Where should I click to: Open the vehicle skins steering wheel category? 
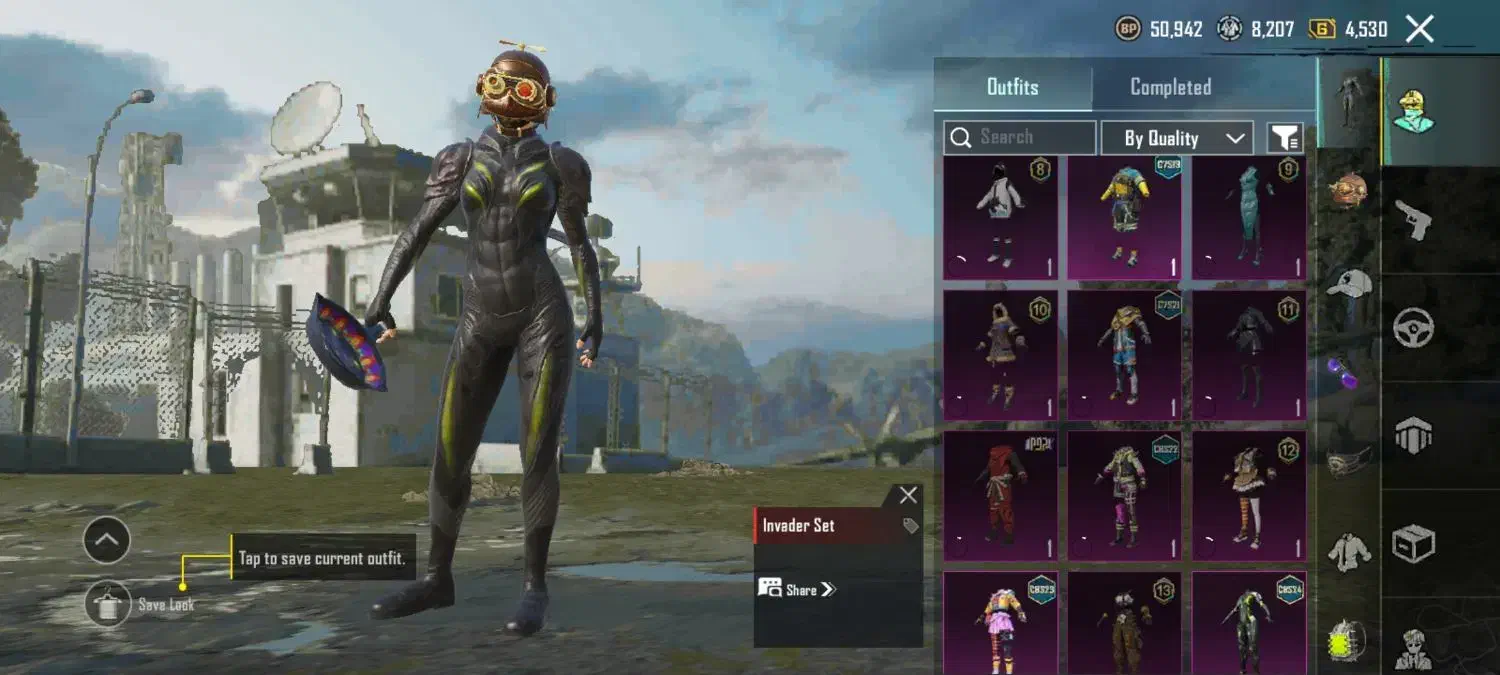[x=1413, y=327]
